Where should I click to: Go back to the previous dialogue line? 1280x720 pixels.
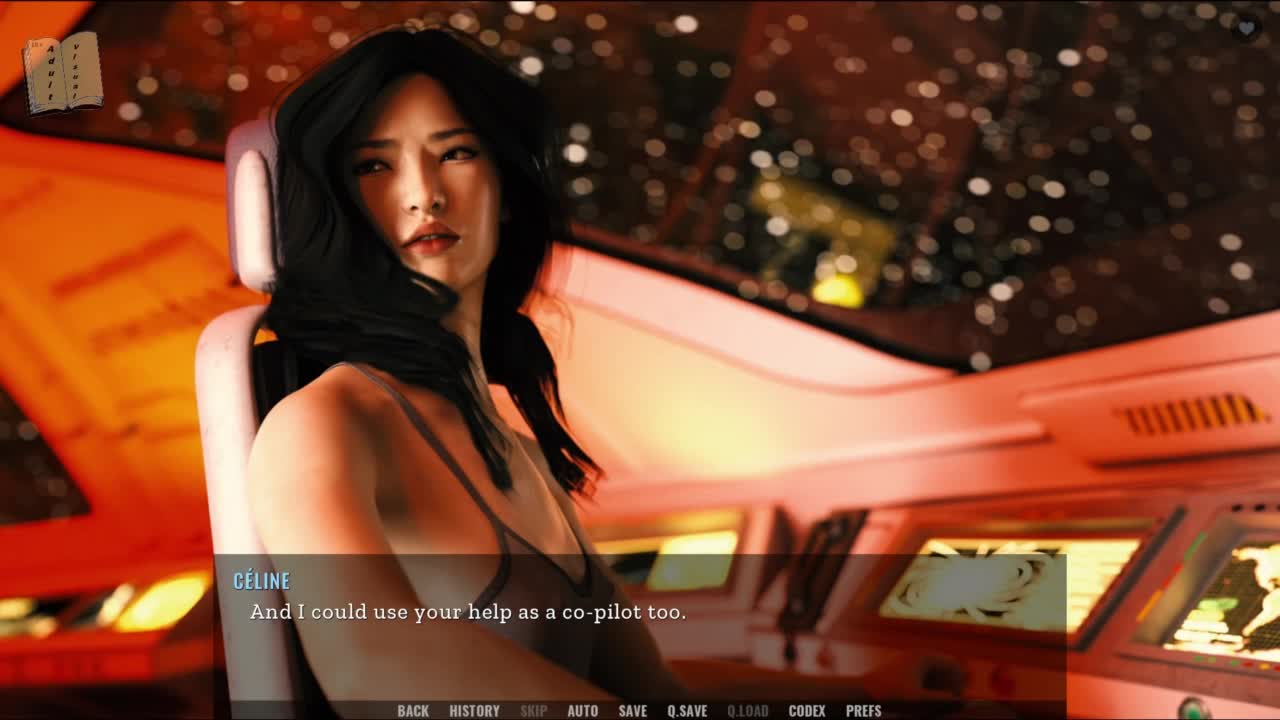pyautogui.click(x=413, y=711)
